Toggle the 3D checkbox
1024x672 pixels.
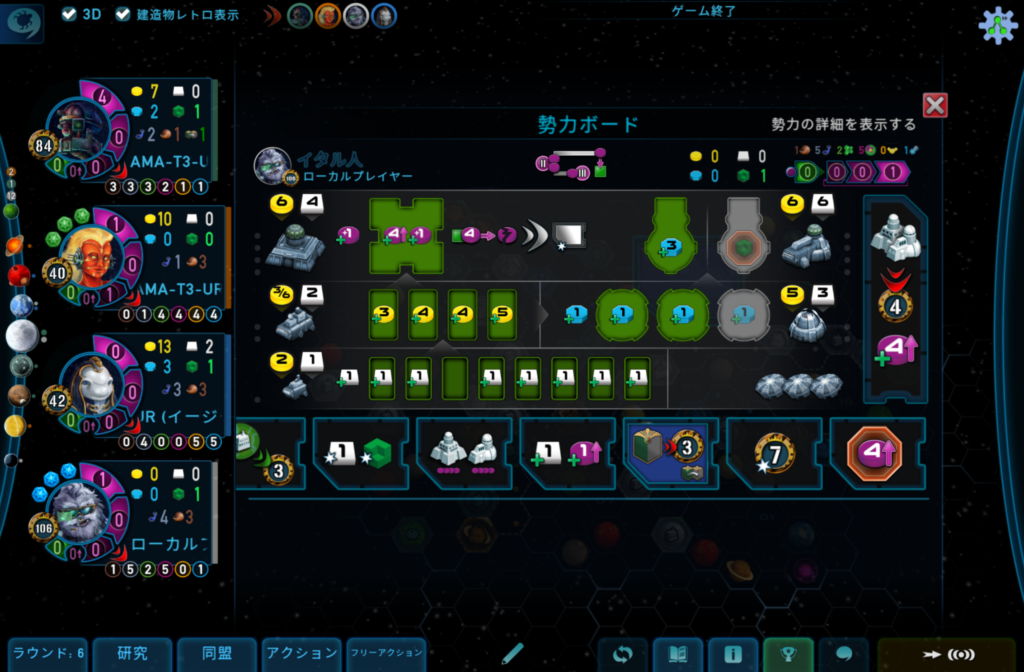pyautogui.click(x=69, y=14)
